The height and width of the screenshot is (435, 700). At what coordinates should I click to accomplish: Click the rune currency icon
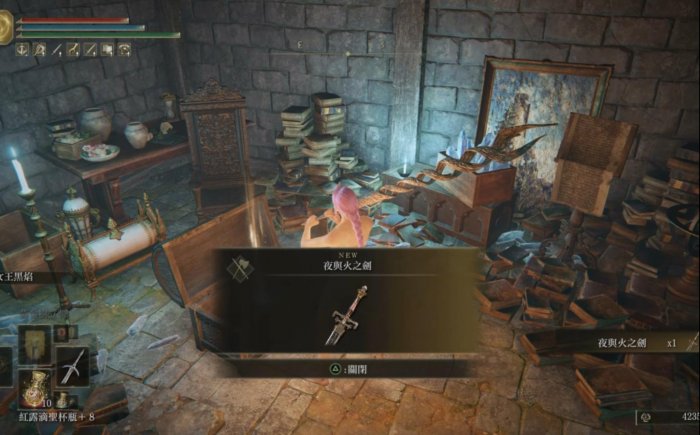tap(646, 415)
